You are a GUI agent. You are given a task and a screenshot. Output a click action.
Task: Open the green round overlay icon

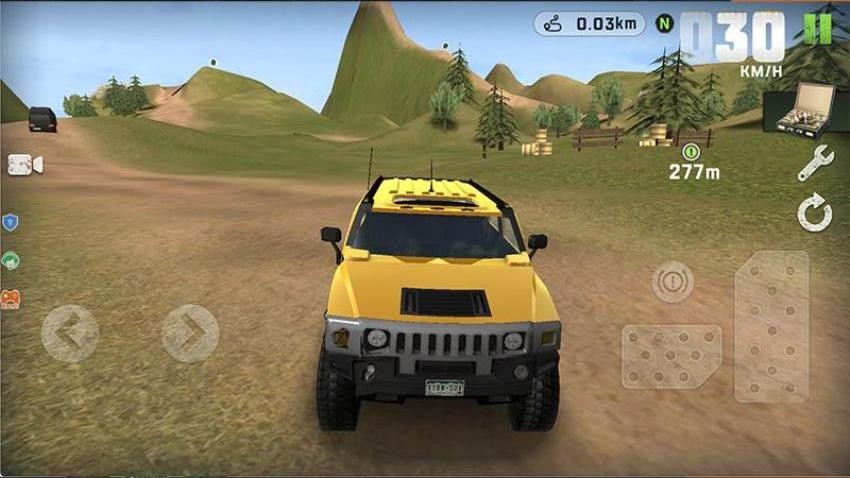(10, 261)
